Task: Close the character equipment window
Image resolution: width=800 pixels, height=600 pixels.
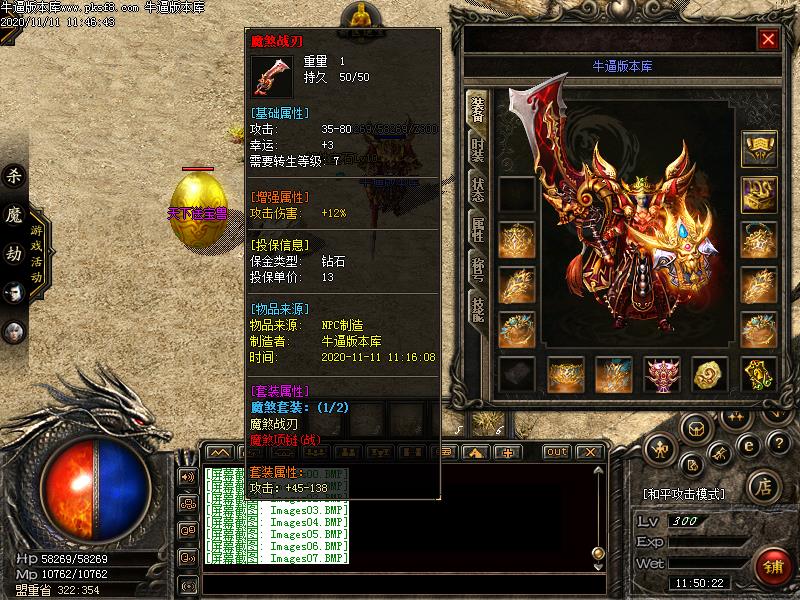Action: (768, 39)
